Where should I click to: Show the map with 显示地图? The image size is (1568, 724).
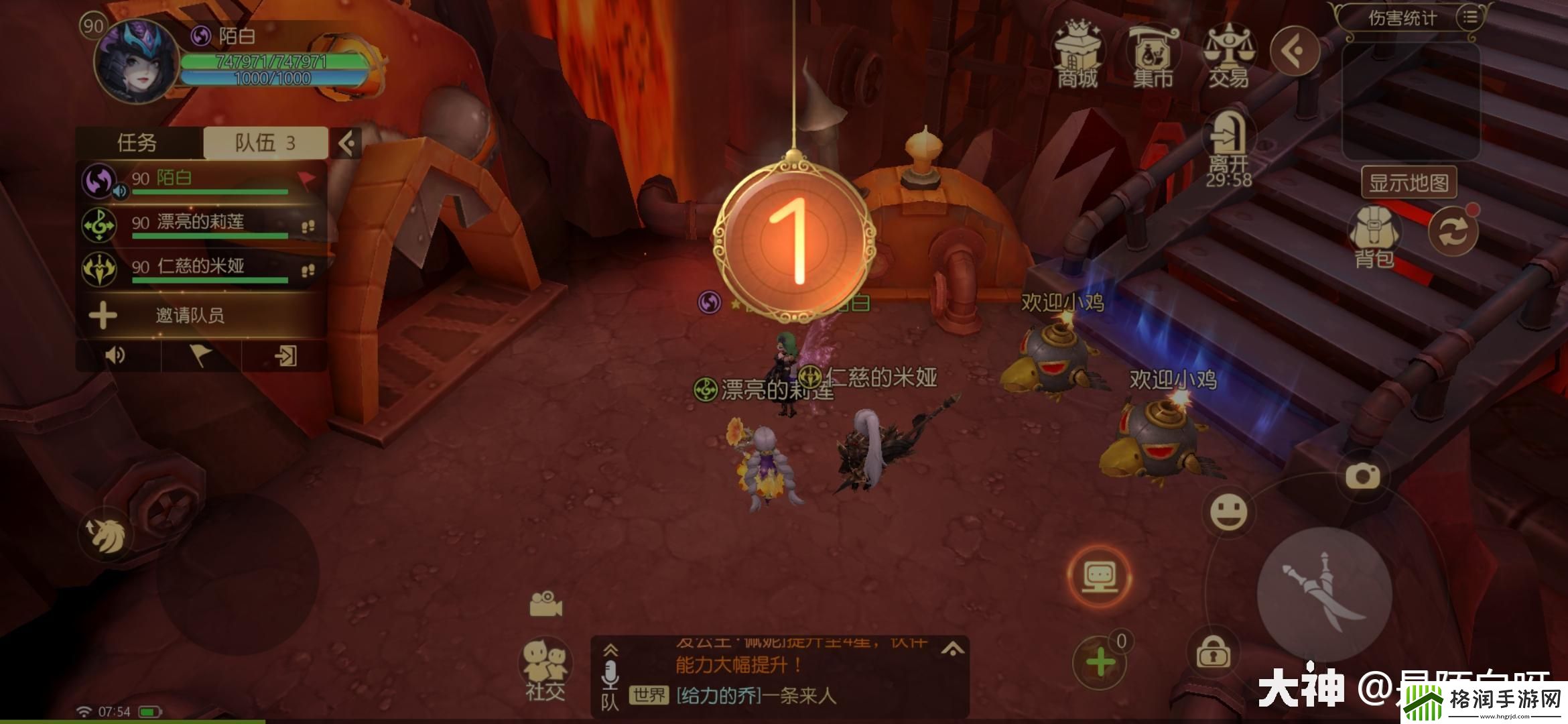click(x=1409, y=182)
